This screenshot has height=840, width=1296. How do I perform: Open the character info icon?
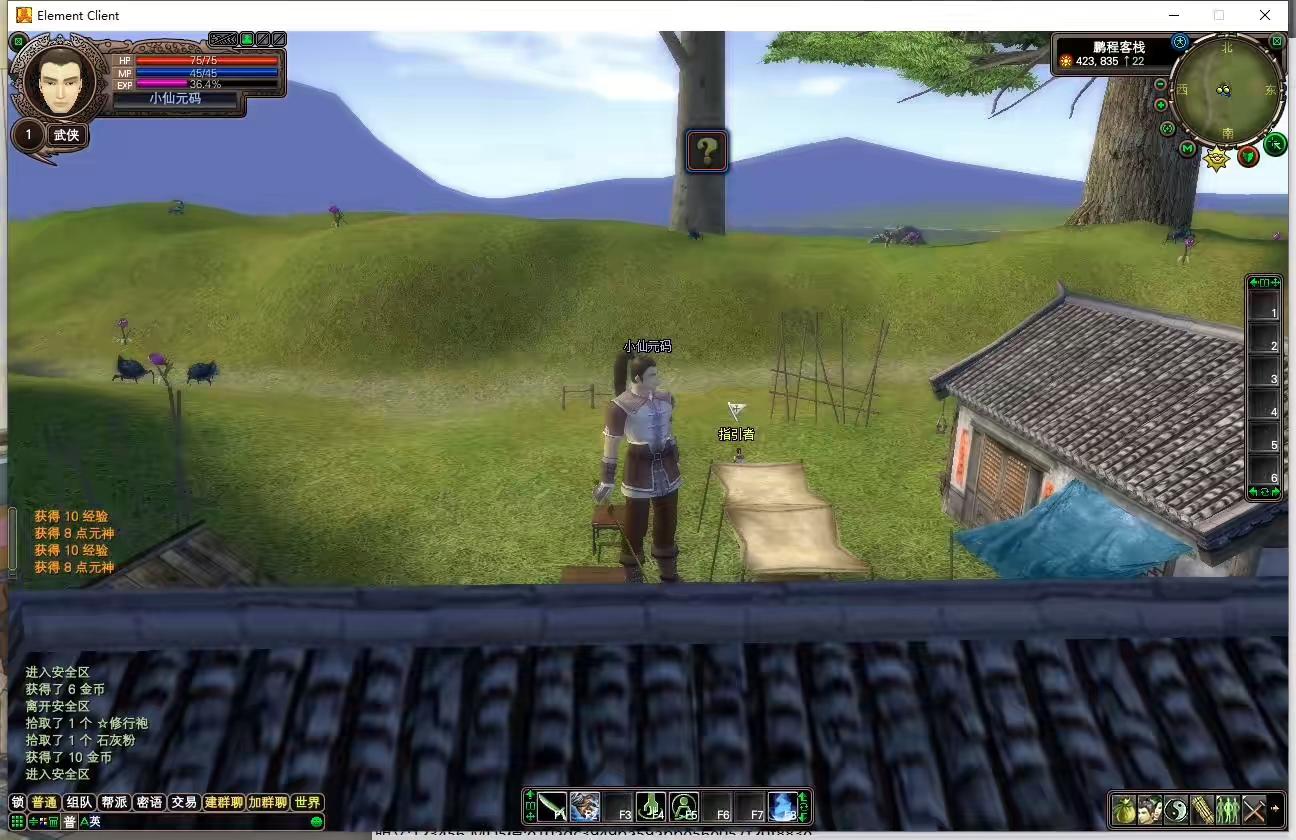[1150, 810]
